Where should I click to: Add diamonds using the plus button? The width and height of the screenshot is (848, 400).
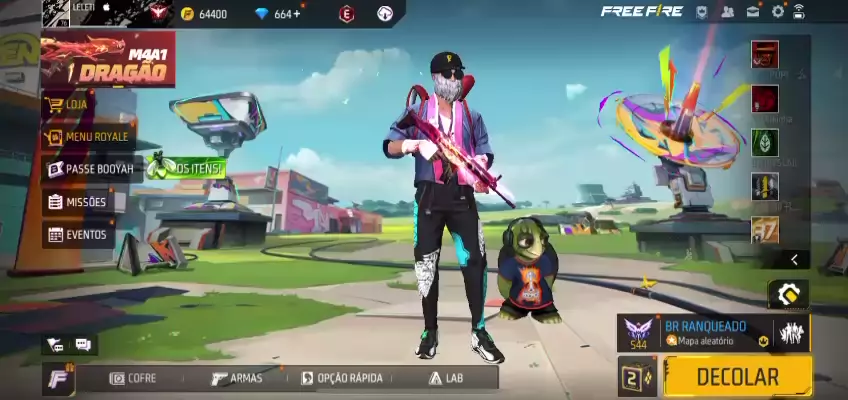297,14
